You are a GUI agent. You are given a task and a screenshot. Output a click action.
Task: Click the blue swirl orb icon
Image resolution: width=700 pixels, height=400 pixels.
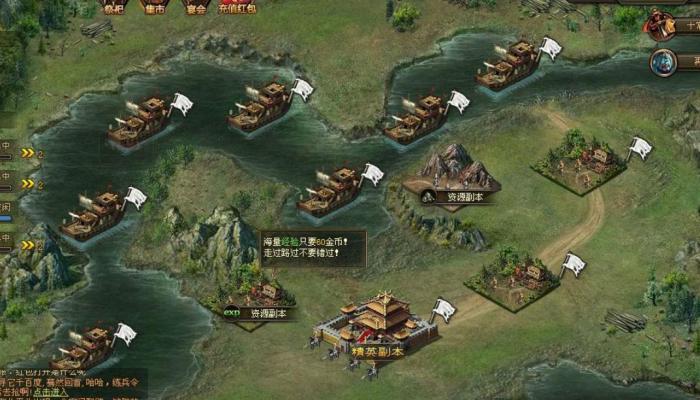pyautogui.click(x=663, y=63)
